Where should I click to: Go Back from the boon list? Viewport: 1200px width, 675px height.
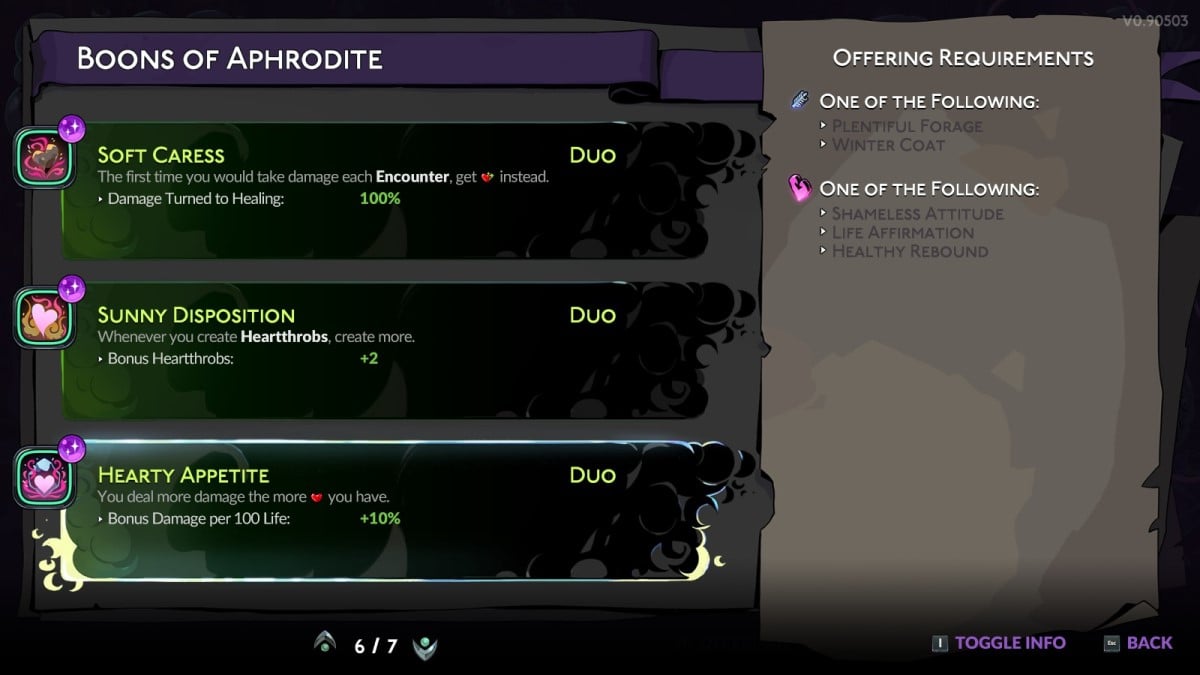(x=1138, y=643)
